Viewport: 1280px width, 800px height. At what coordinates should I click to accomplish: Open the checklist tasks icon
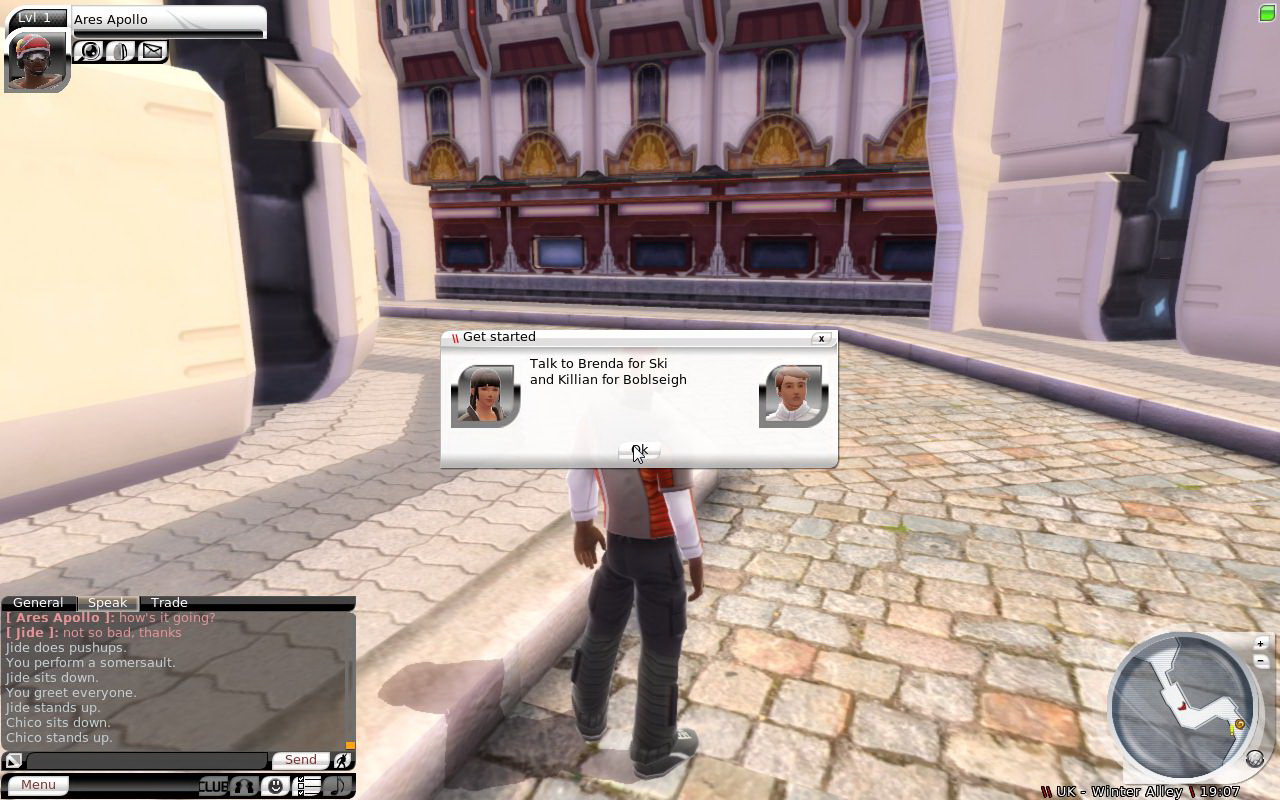(308, 786)
